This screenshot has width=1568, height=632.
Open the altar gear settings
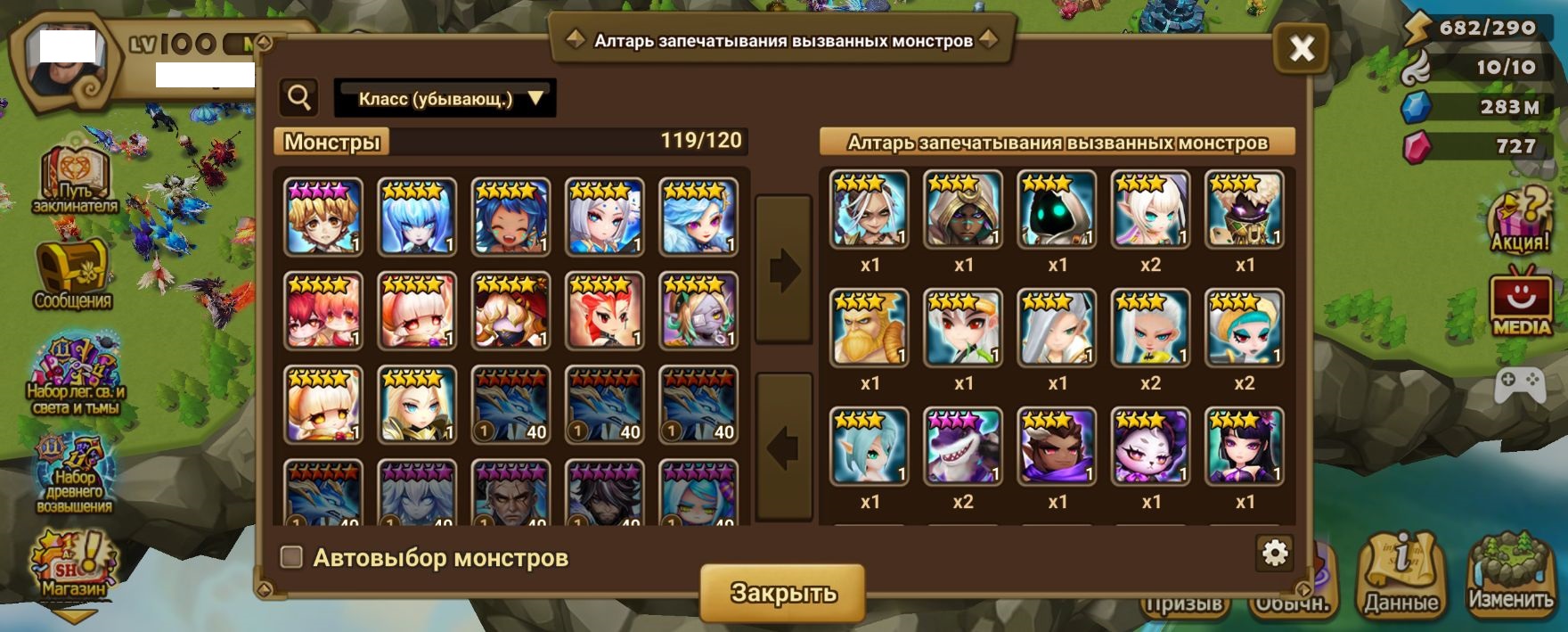pos(1275,554)
